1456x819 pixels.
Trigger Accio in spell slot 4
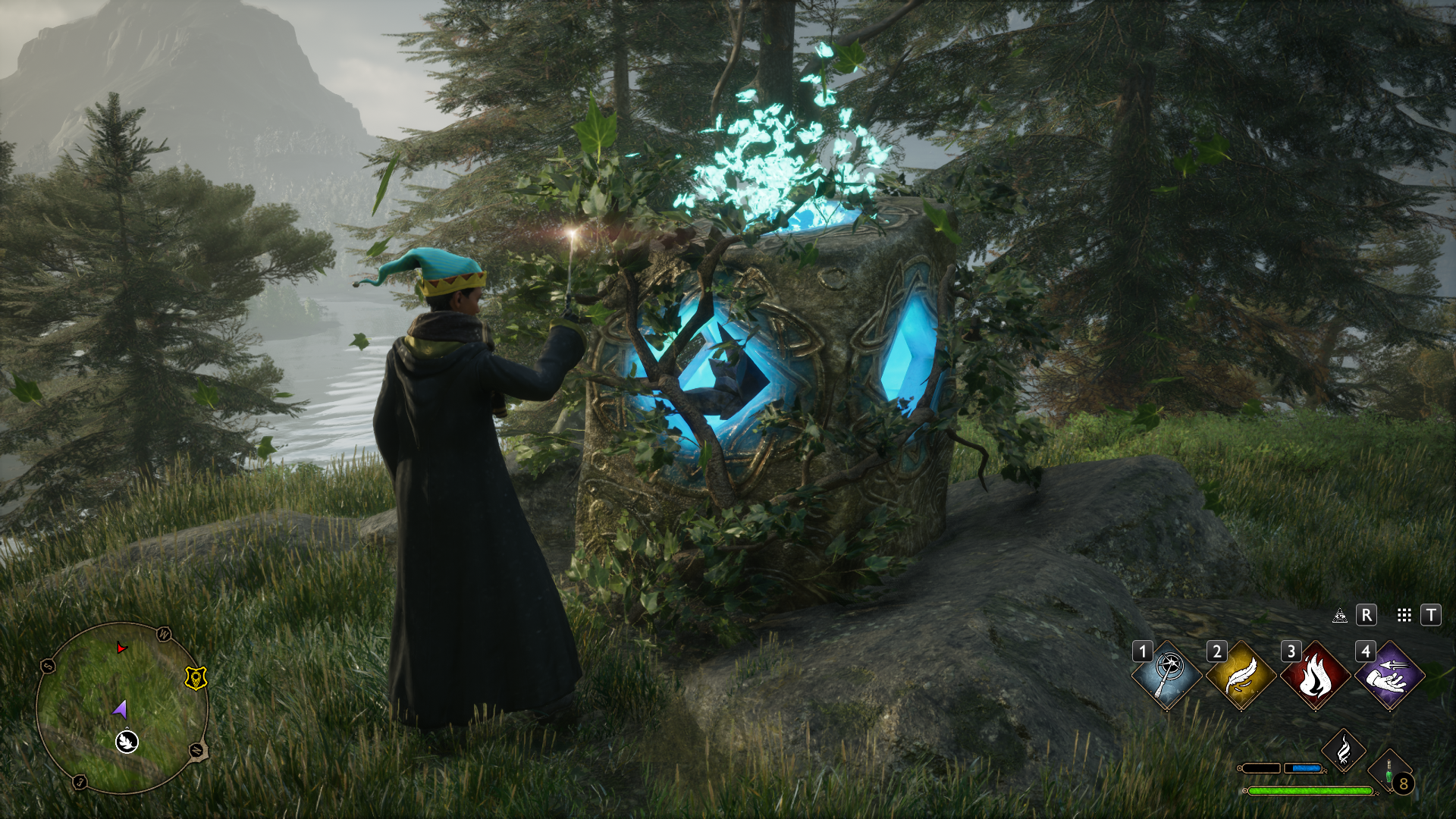tap(1389, 674)
